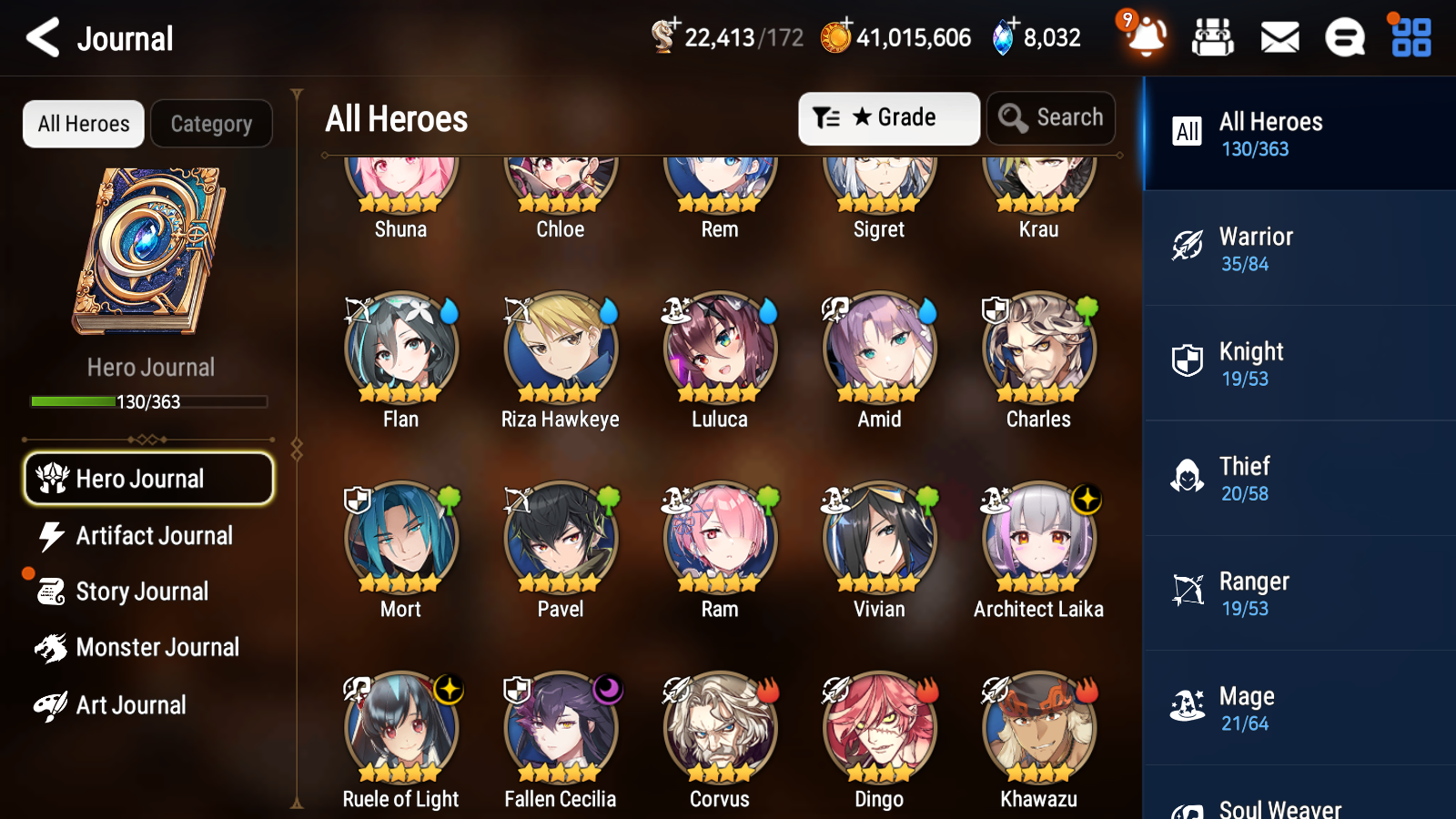Viewport: 1456px width, 819px height.
Task: Select the Ram hero portrait
Action: (x=719, y=539)
